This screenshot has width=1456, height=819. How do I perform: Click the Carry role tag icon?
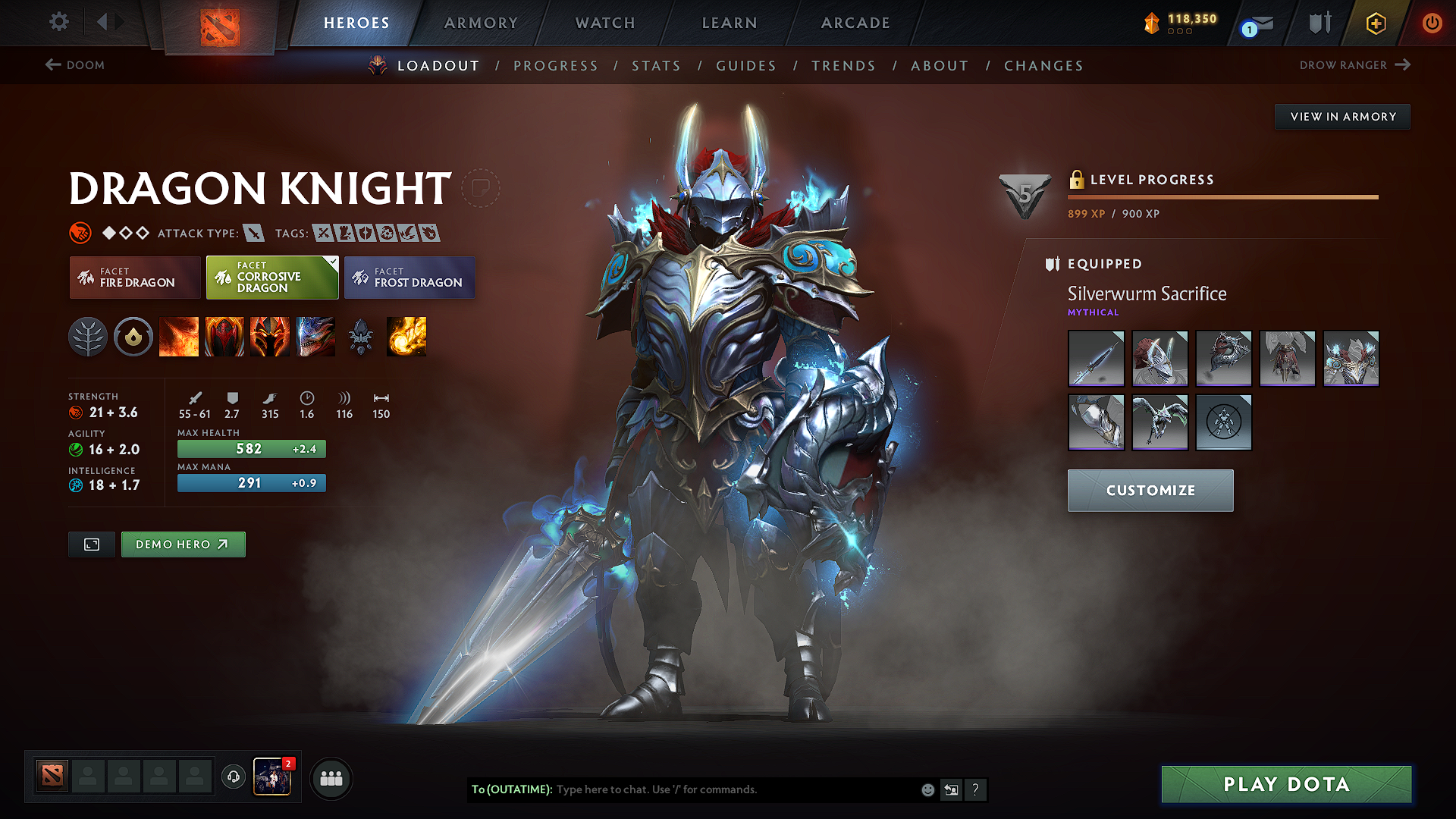tap(322, 233)
